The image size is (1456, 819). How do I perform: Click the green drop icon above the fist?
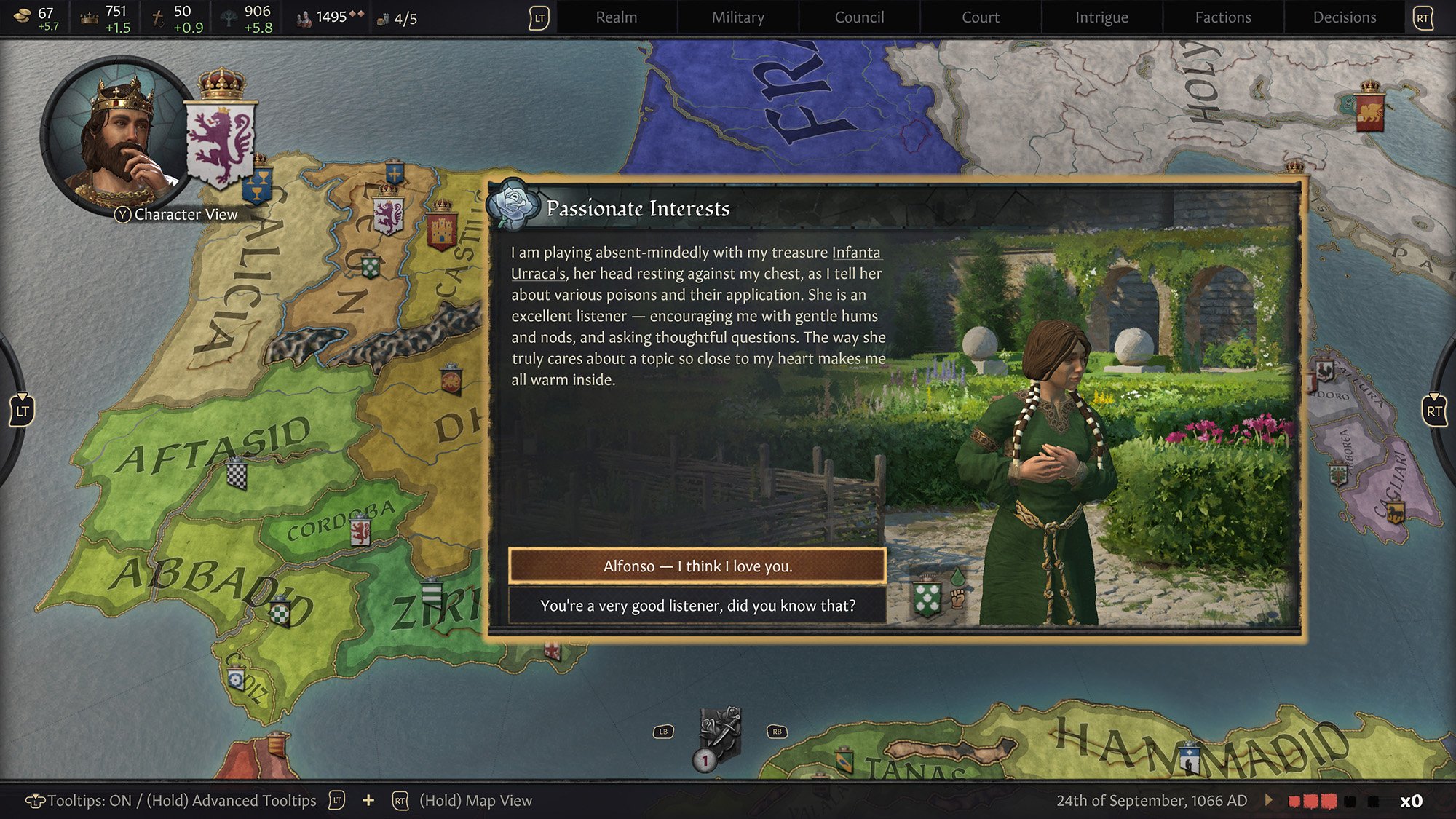click(957, 577)
